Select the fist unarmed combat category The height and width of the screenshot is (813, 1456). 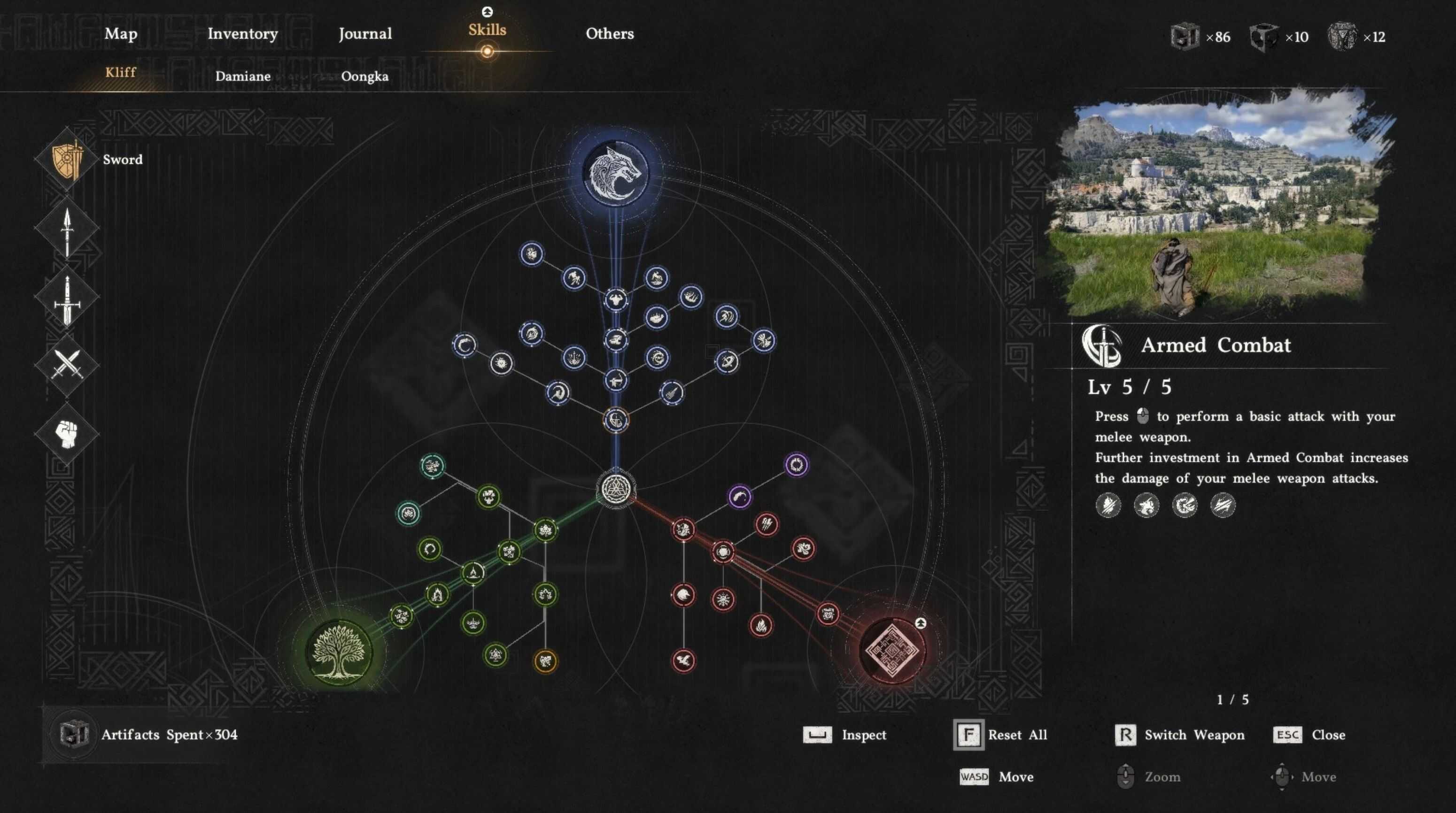(x=67, y=434)
